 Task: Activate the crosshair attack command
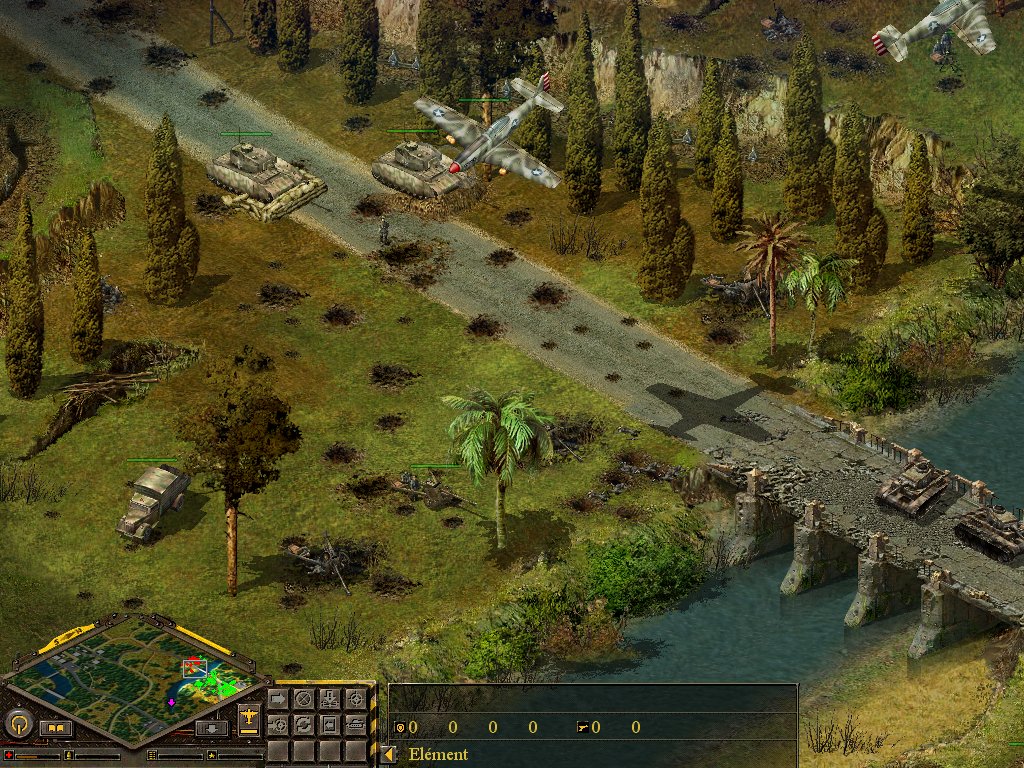click(x=356, y=699)
